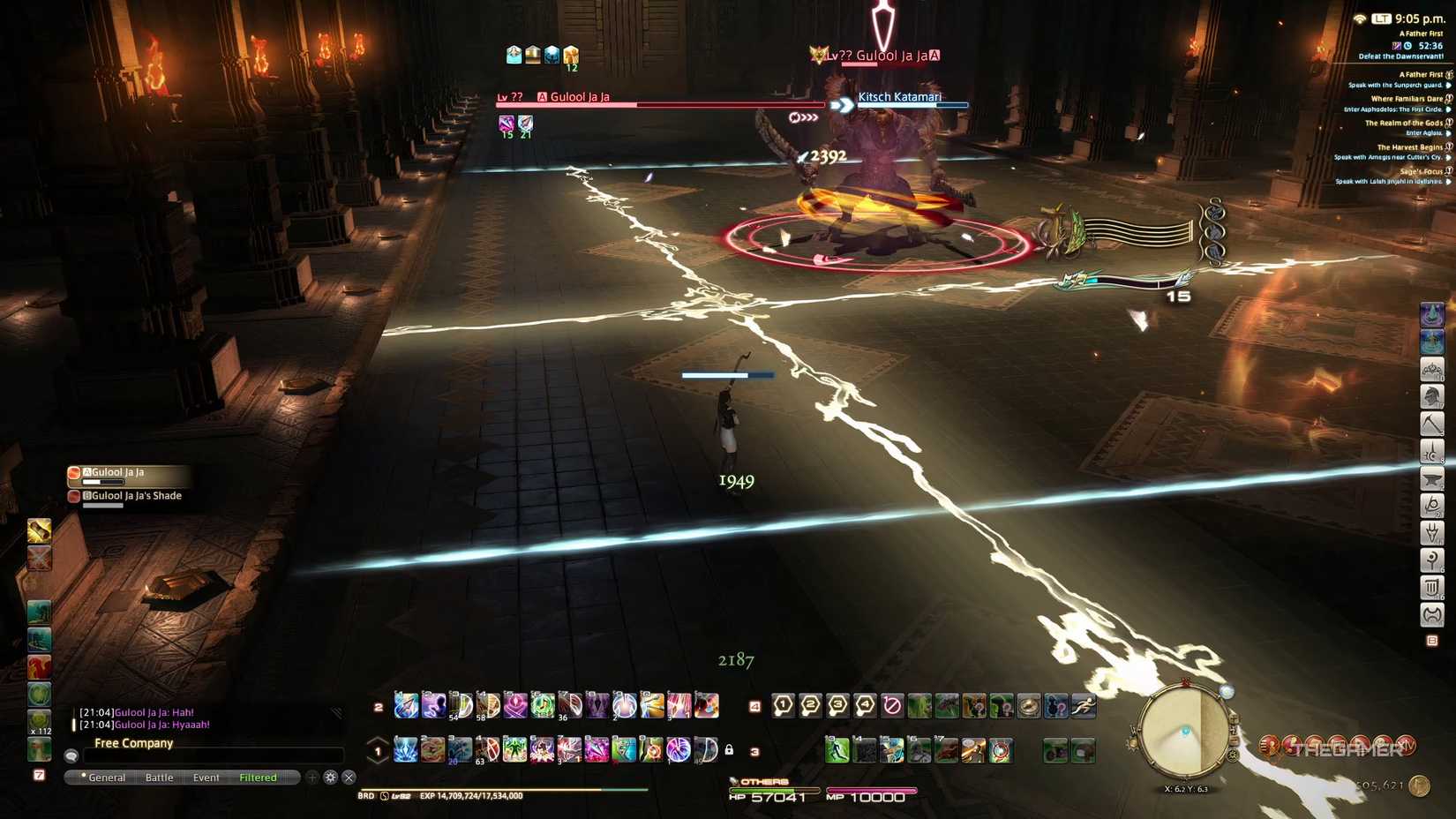This screenshot has width=1456, height=819.
Task: Select the pickaxe icon in the right sidebar
Action: point(1432,424)
